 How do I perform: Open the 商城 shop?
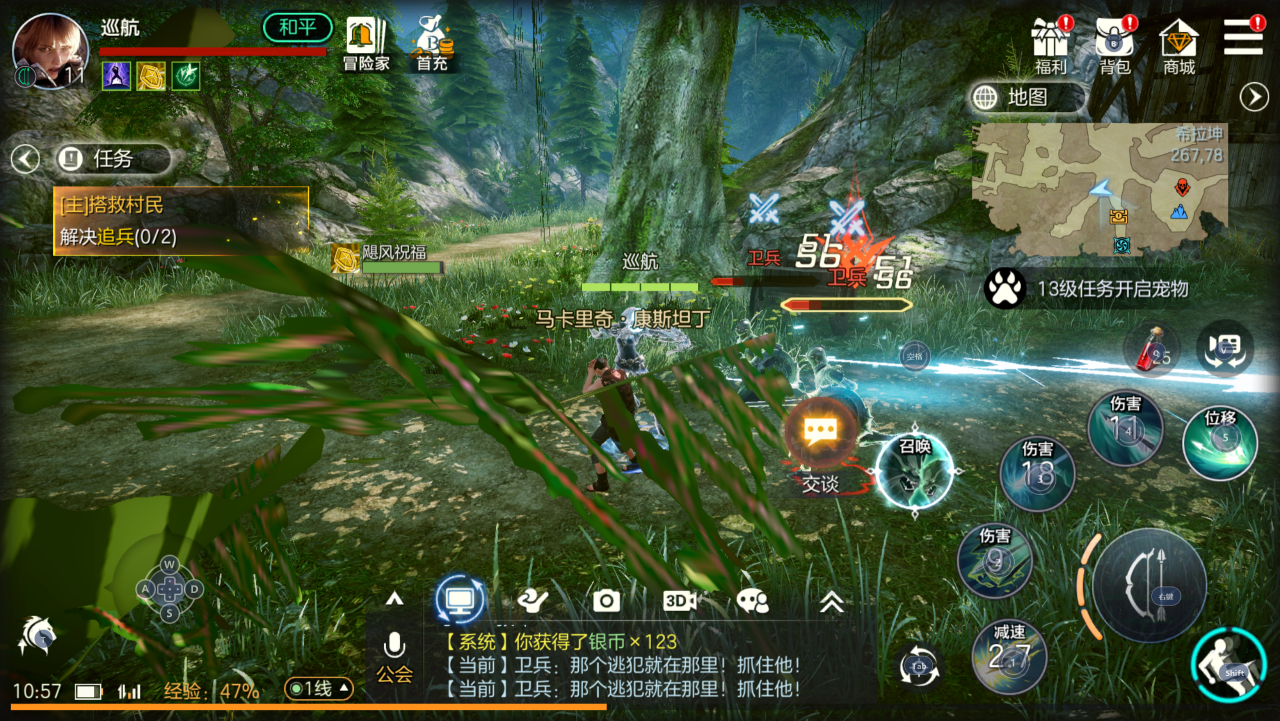pos(1179,45)
